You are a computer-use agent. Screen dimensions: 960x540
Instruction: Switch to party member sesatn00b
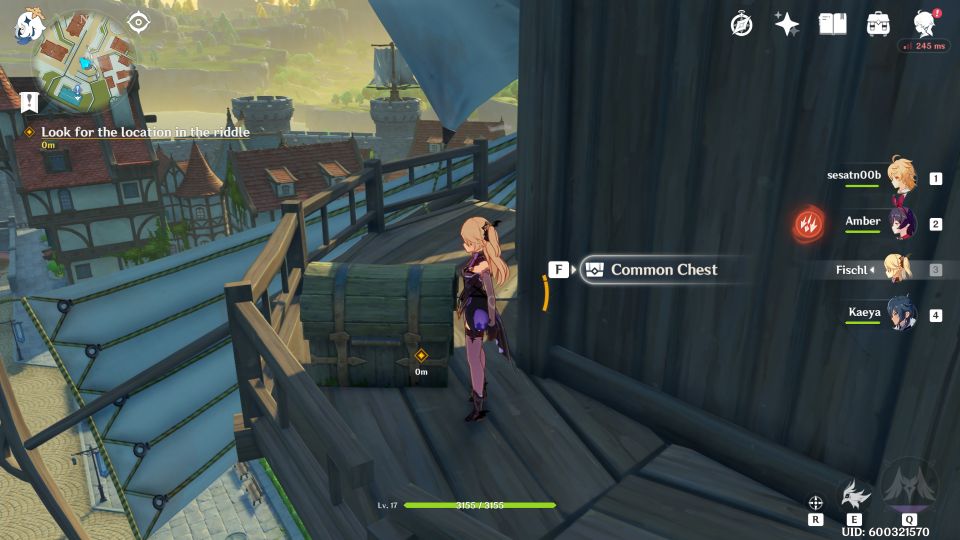(x=901, y=177)
